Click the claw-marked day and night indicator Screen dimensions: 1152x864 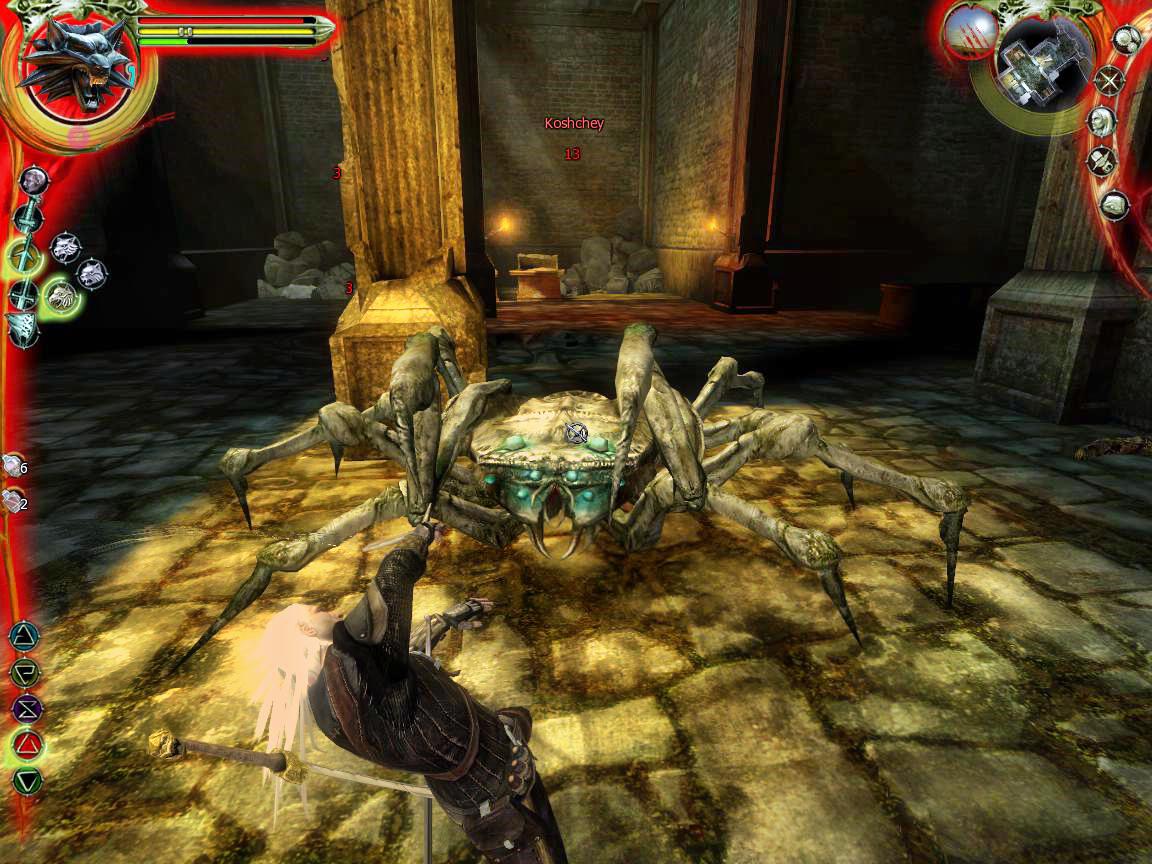click(968, 32)
